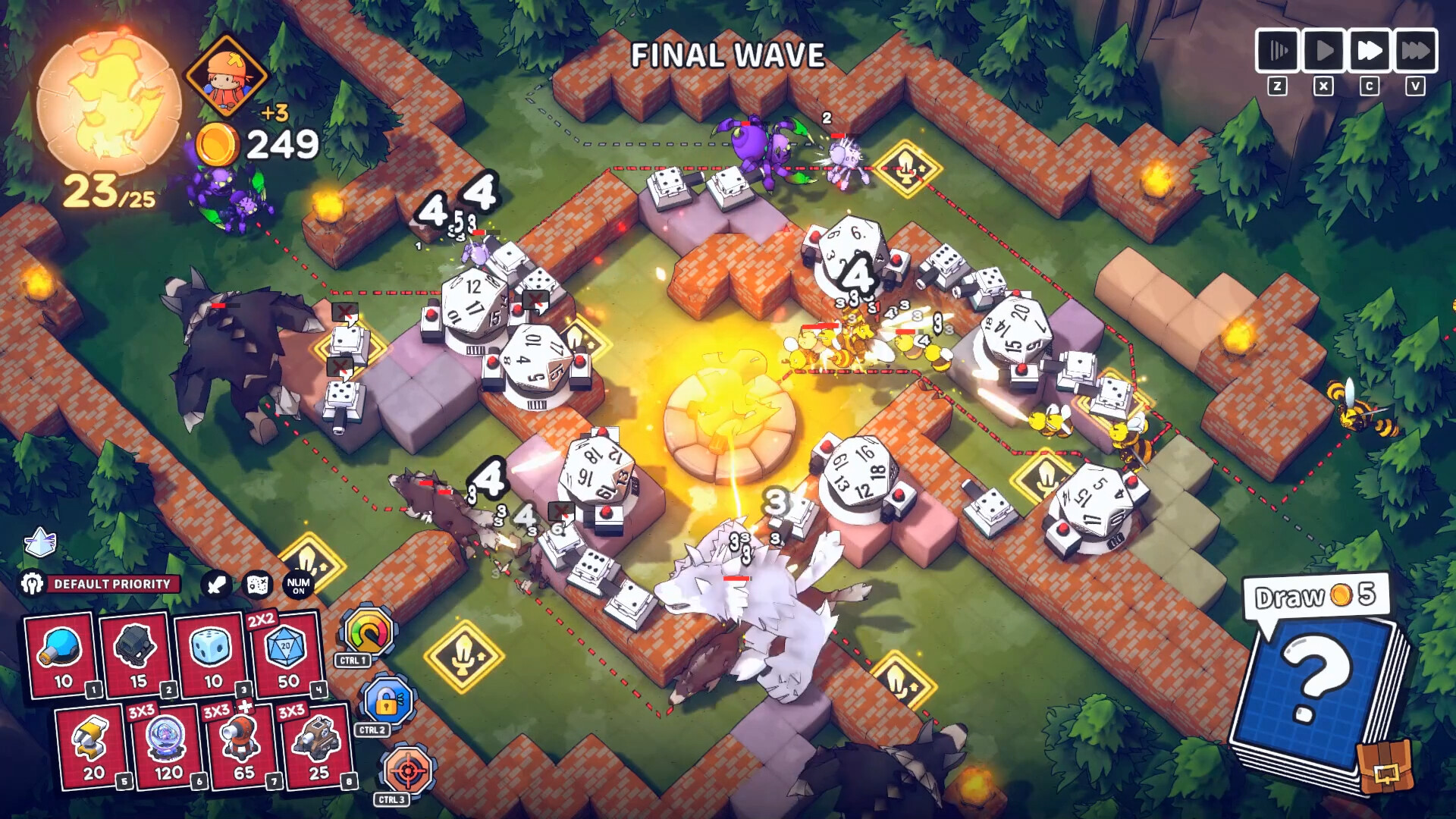Image resolution: width=1456 pixels, height=819 pixels.
Task: Activate the crosshair target ability
Action: point(407,771)
